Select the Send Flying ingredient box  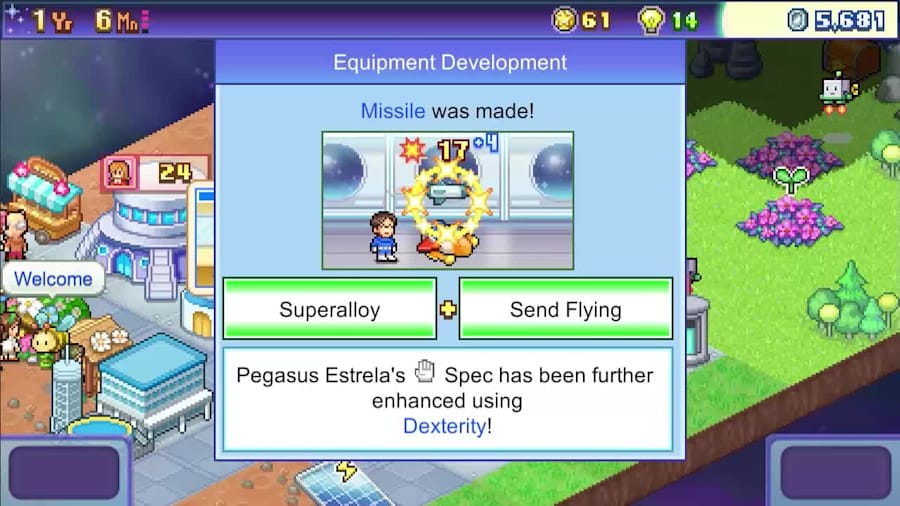point(565,309)
